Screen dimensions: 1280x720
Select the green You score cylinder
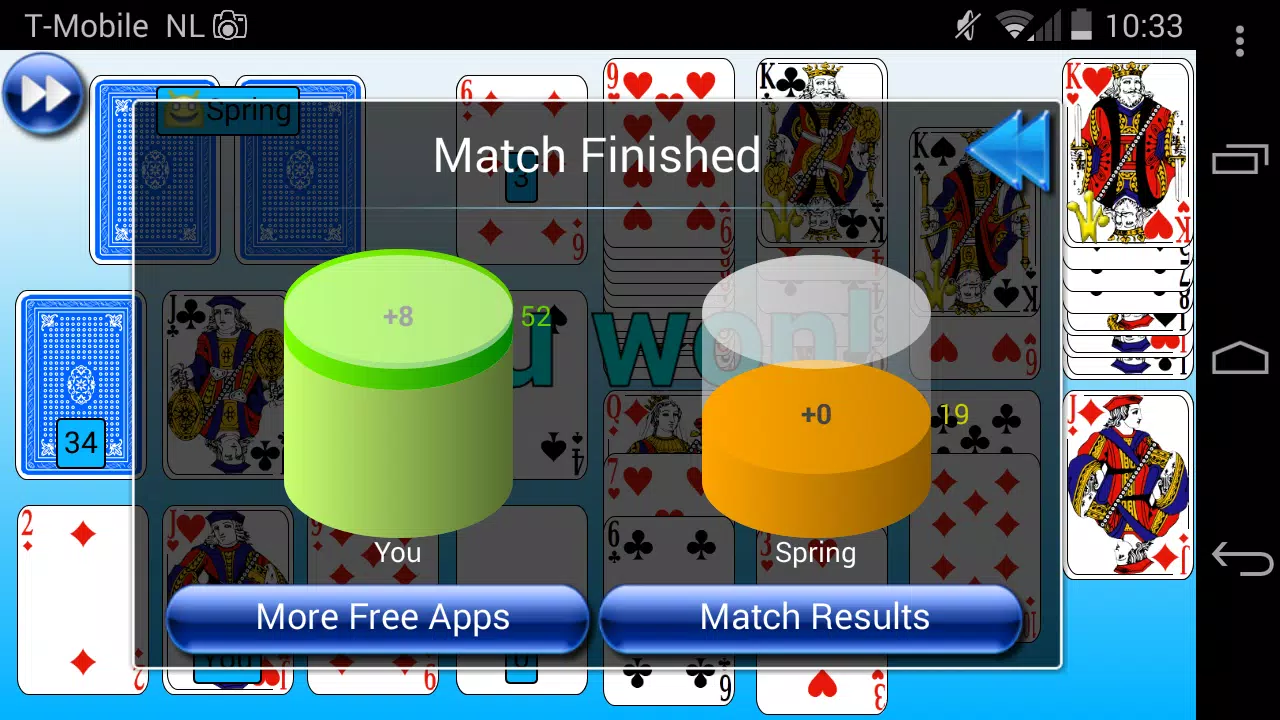pyautogui.click(x=398, y=390)
